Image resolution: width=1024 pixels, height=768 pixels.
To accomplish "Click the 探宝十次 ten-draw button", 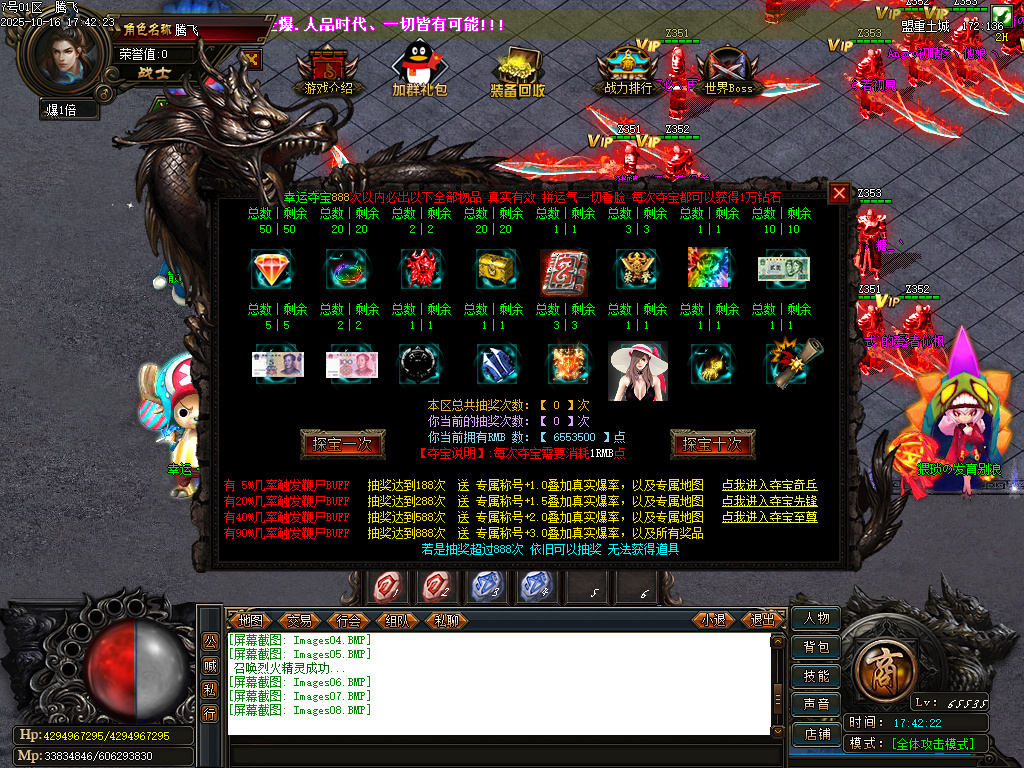I will (x=712, y=444).
